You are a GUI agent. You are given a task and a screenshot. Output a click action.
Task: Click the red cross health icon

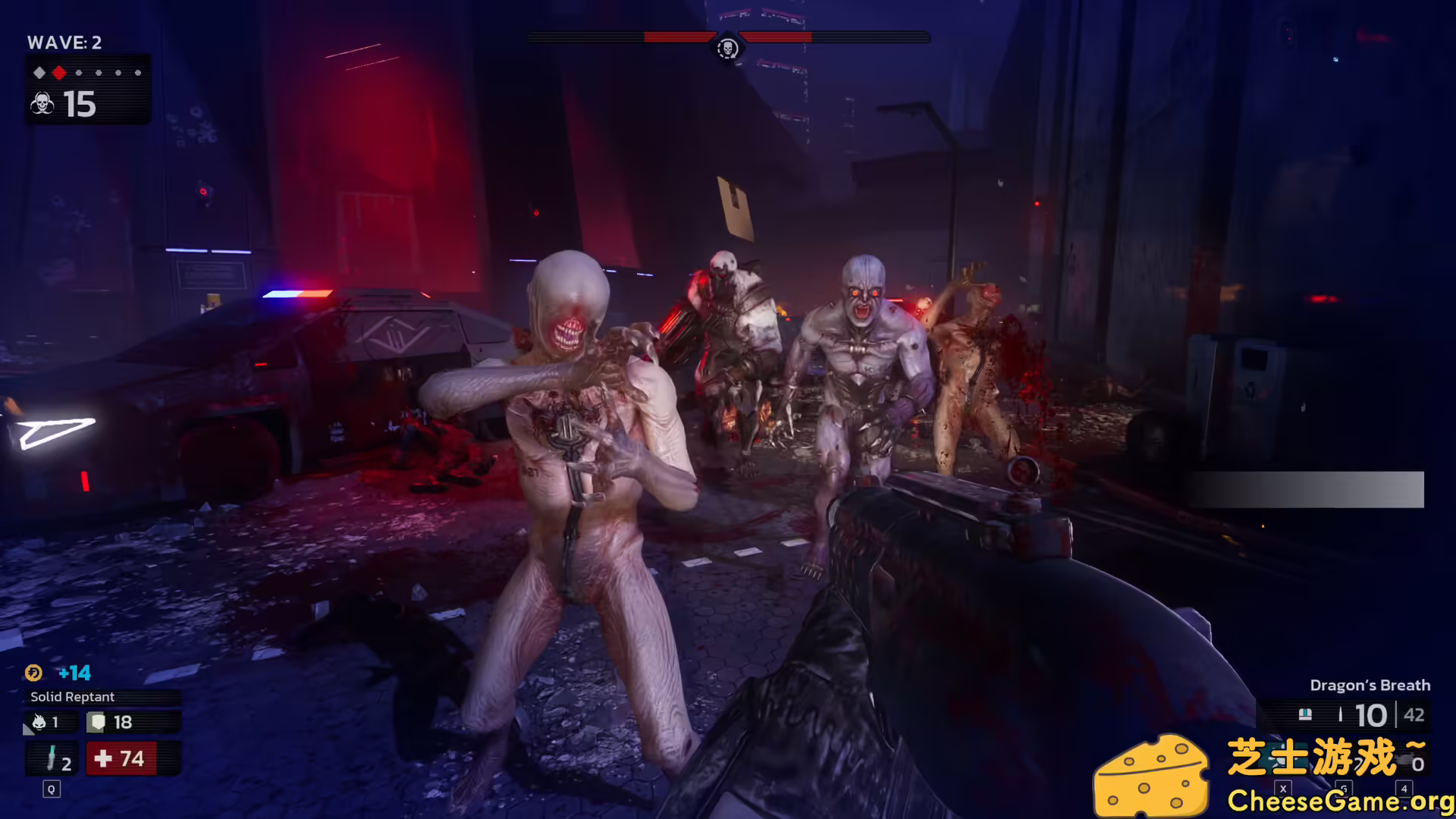pos(102,758)
